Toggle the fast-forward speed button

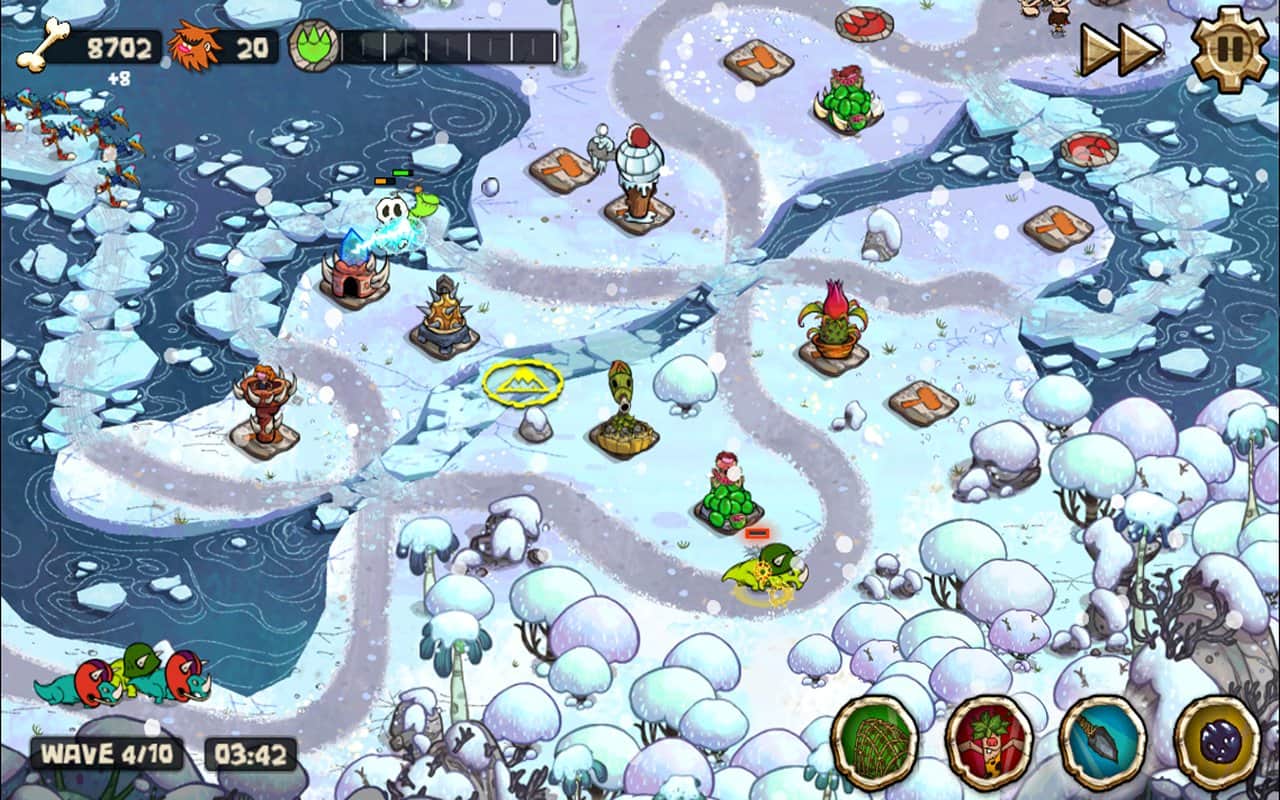click(1120, 50)
